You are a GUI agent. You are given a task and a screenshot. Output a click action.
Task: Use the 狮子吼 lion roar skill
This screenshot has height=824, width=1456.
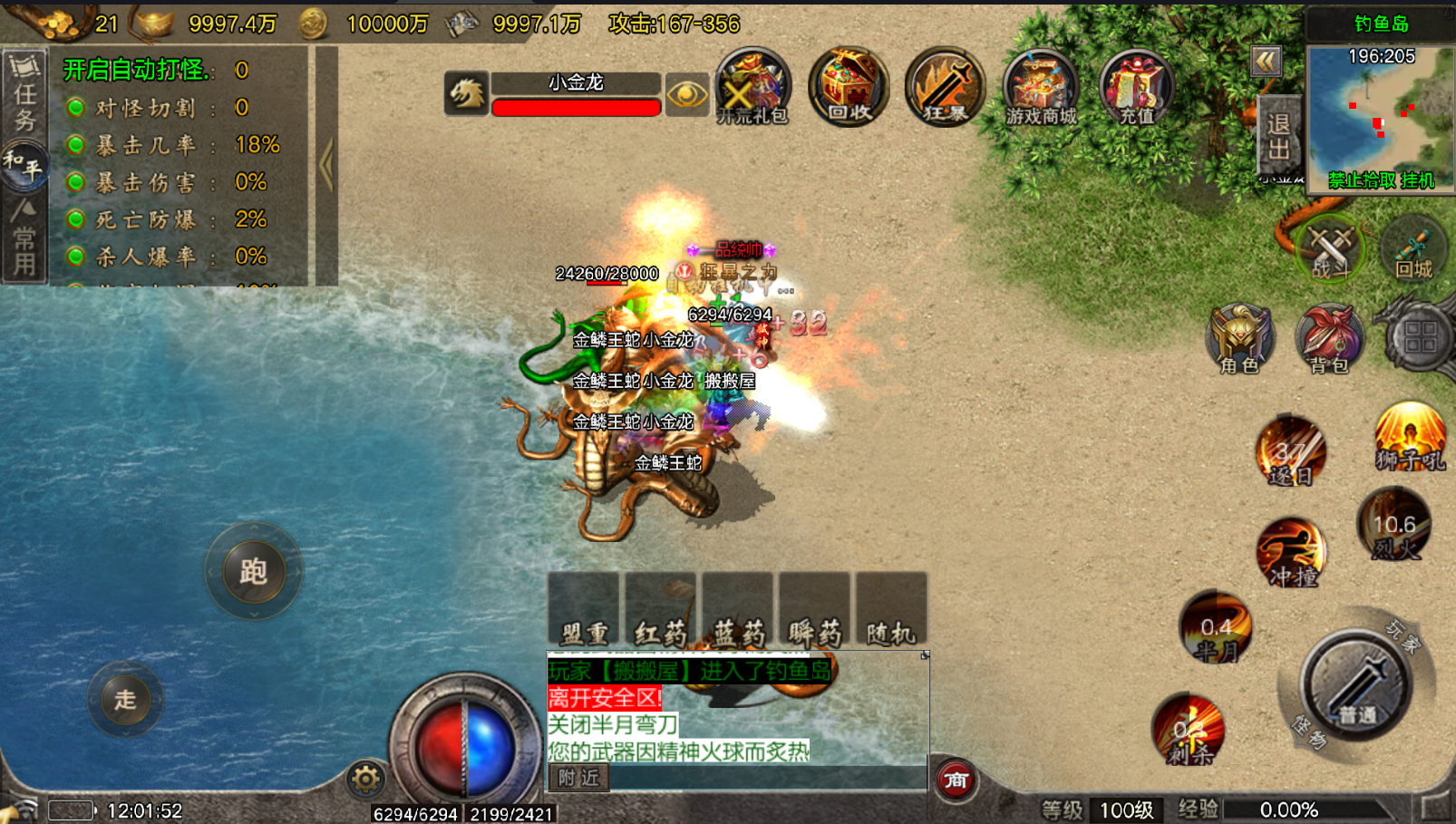[x=1409, y=438]
